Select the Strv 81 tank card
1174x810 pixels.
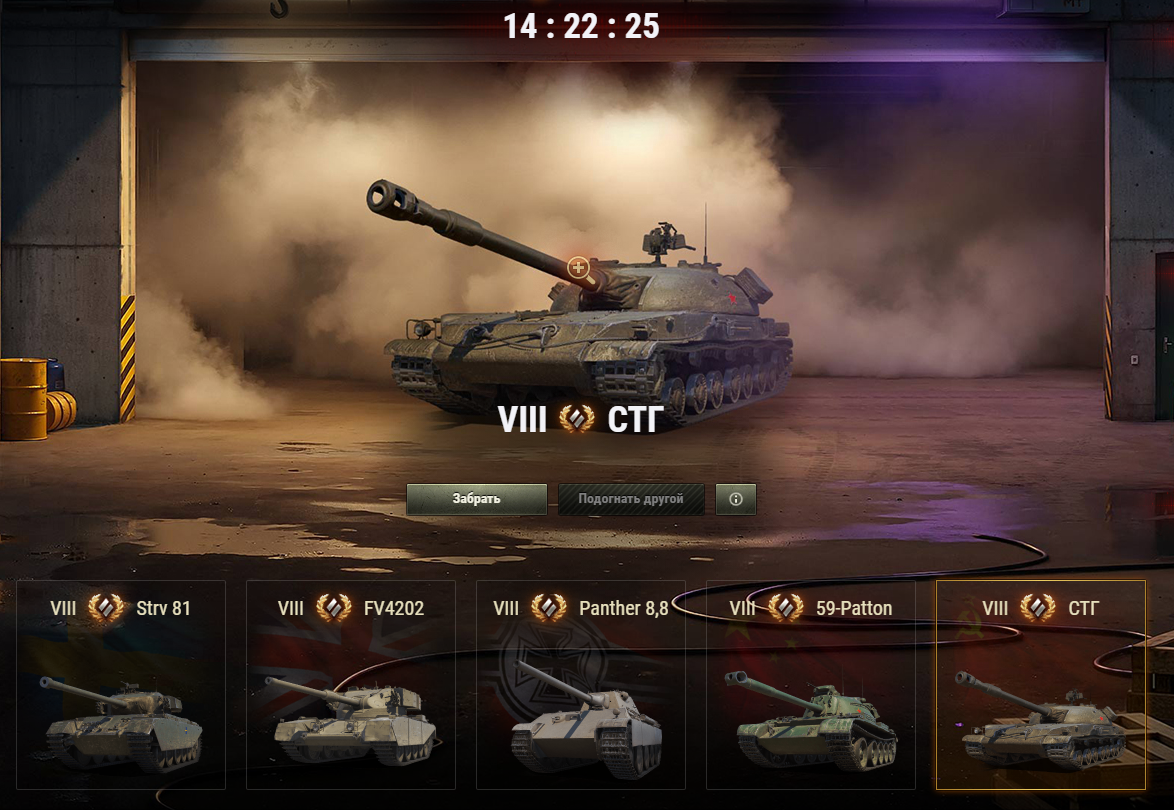click(x=121, y=685)
